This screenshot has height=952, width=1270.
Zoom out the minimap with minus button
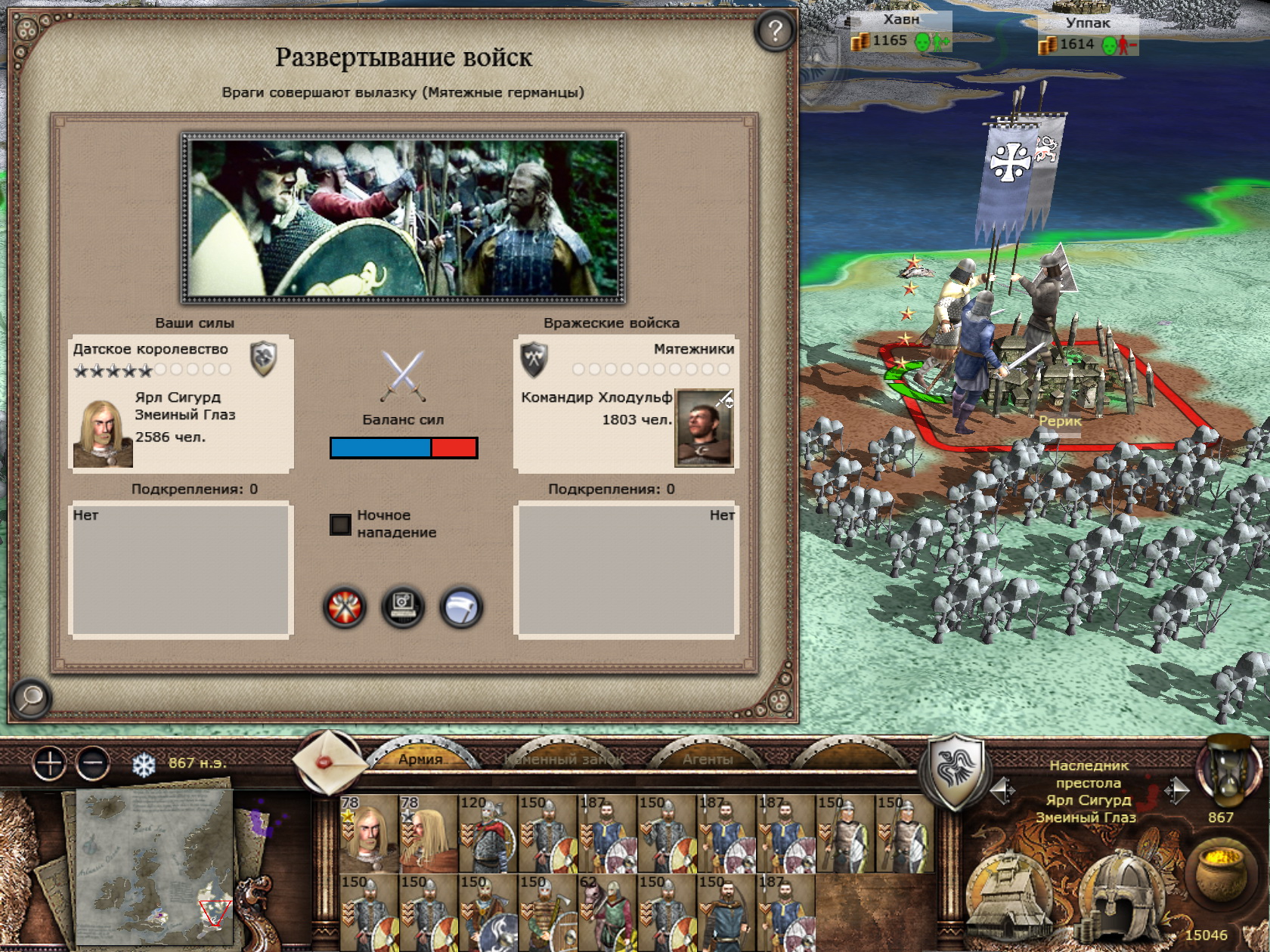pyautogui.click(x=94, y=764)
